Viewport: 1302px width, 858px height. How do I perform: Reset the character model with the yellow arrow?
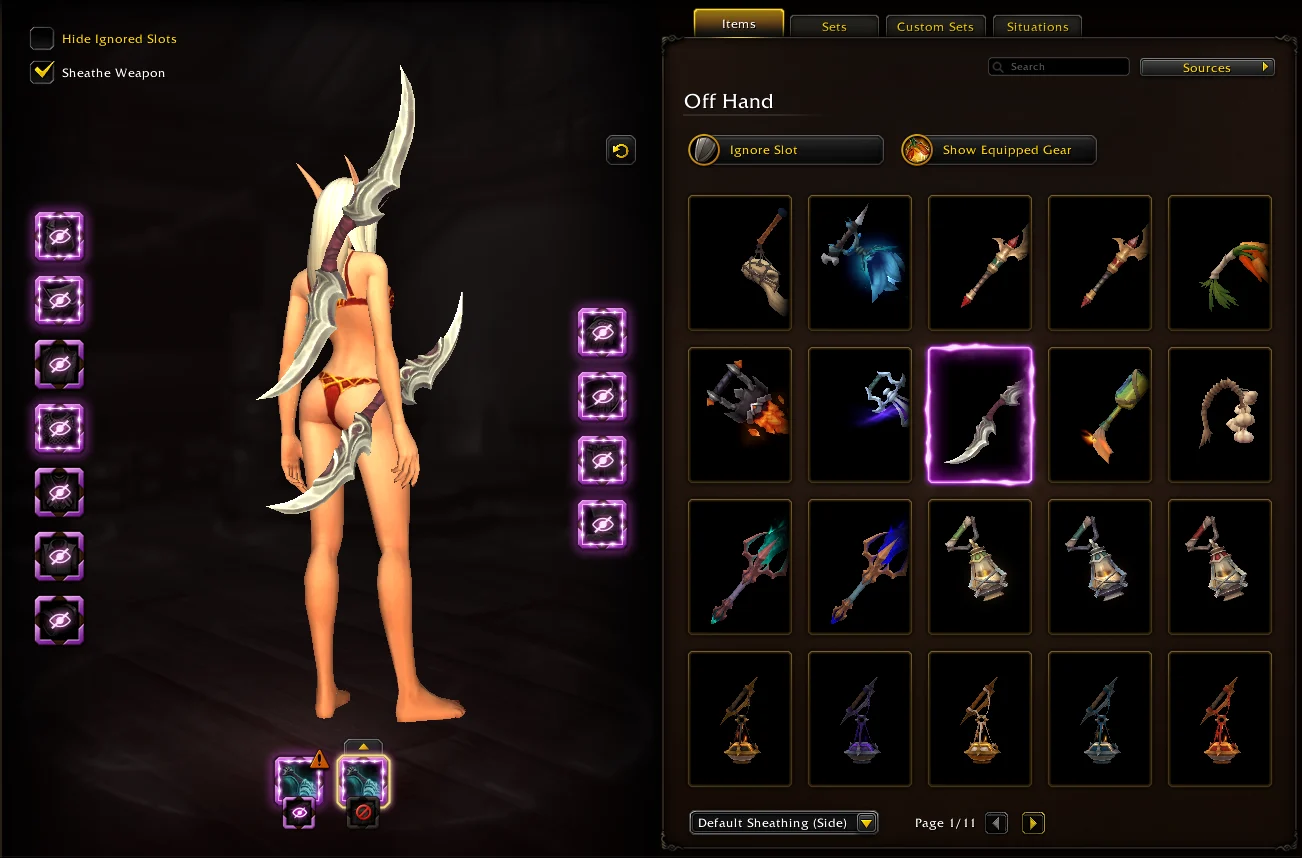point(621,150)
